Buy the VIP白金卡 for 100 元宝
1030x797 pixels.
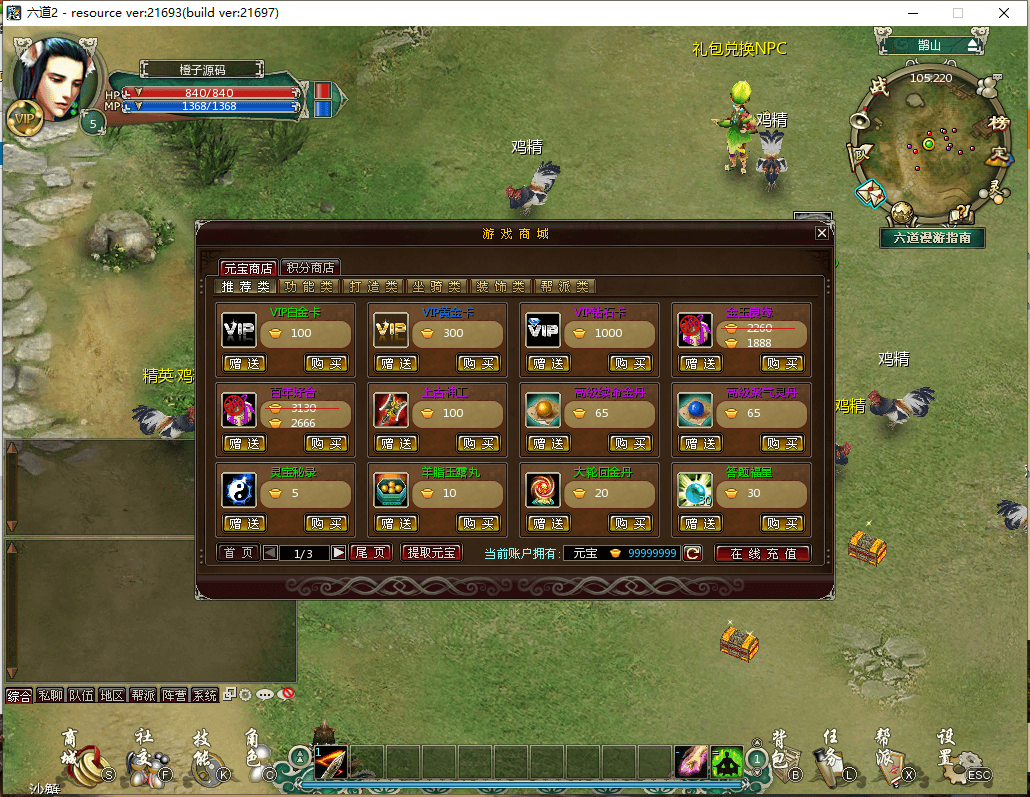coord(326,363)
